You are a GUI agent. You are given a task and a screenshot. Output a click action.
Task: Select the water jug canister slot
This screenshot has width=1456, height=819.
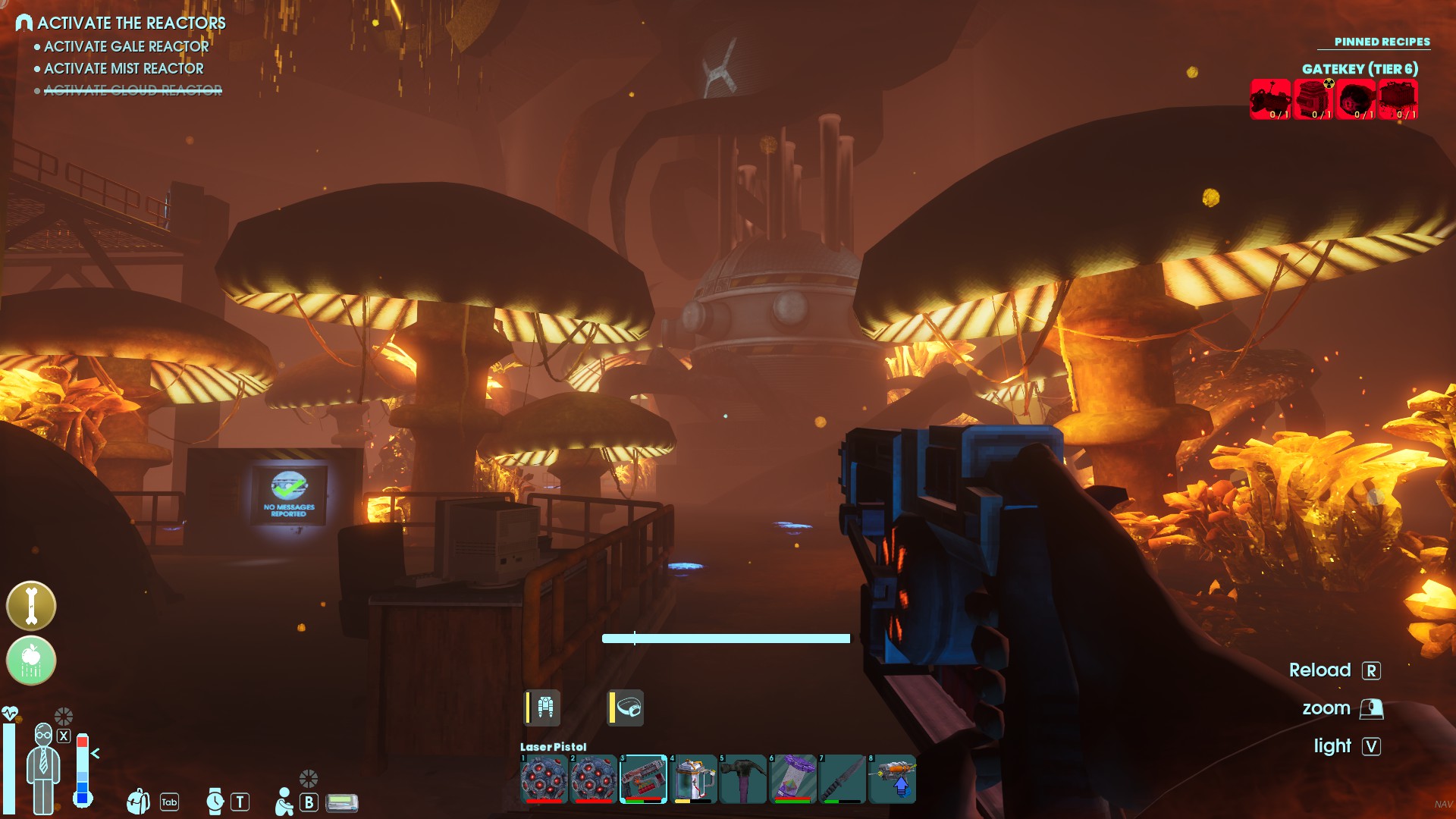pos(693,779)
